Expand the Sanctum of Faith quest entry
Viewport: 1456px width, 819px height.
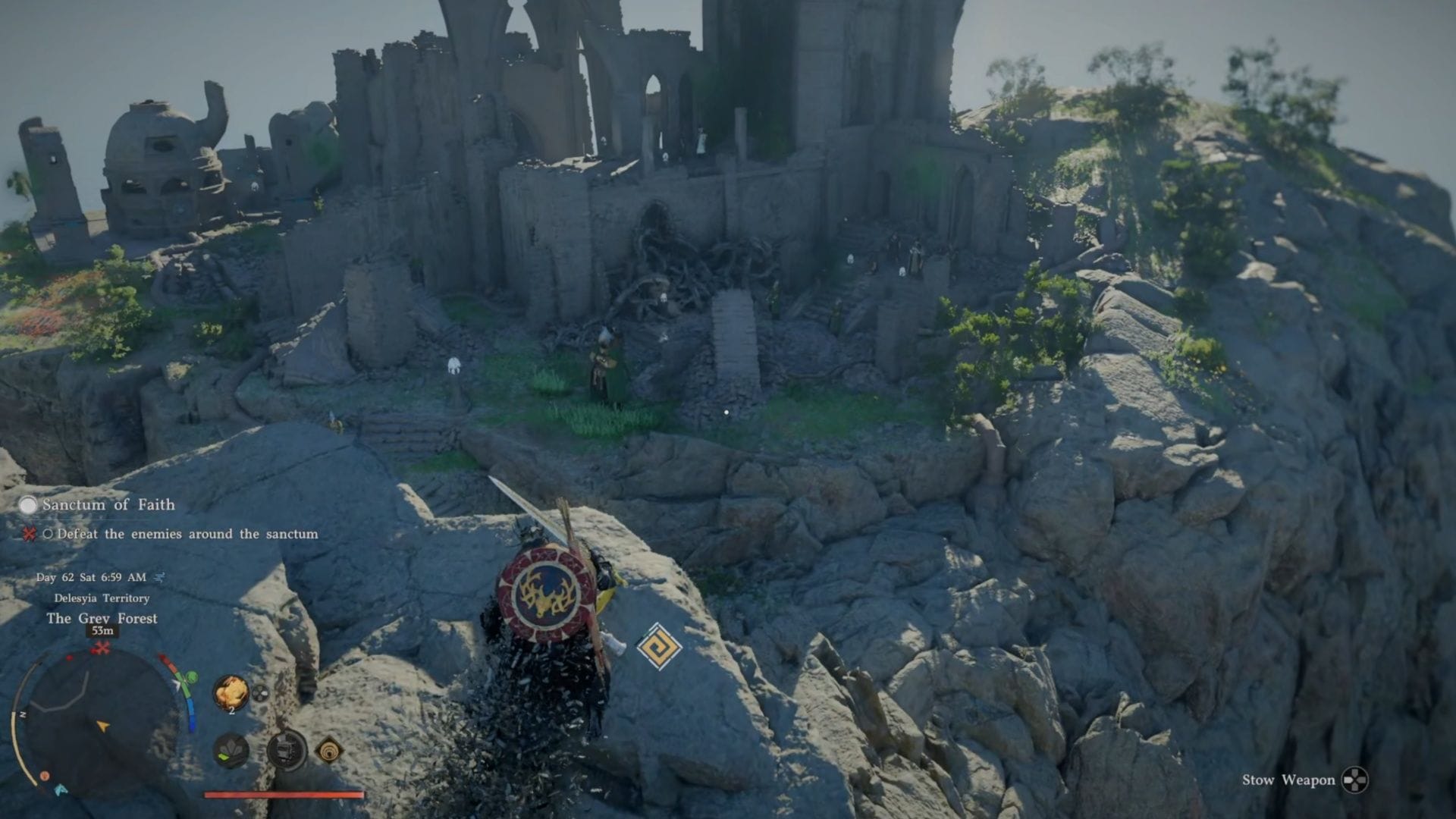click(108, 504)
